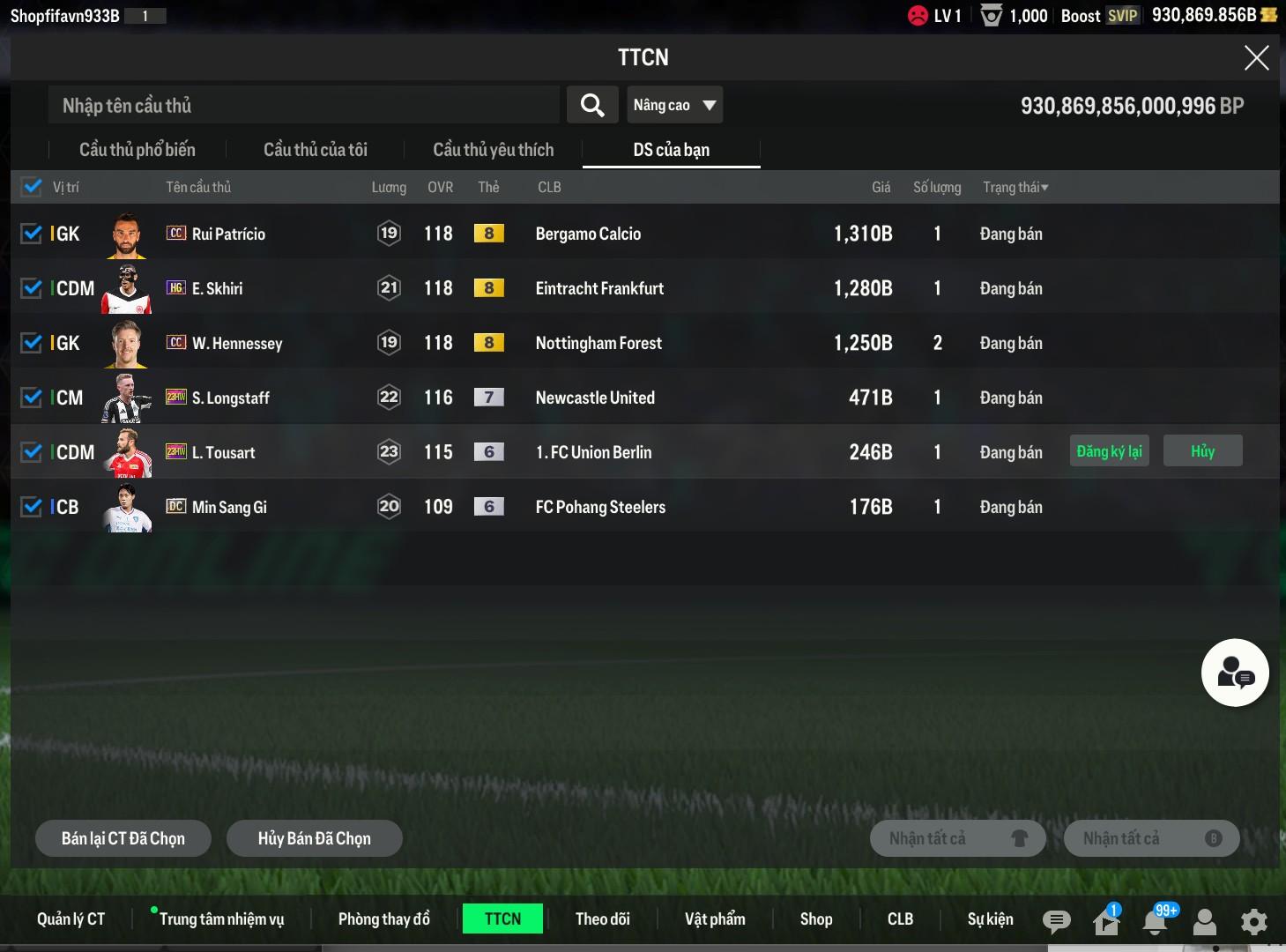Open the Cầu thủ yêu thích tab

[493, 150]
